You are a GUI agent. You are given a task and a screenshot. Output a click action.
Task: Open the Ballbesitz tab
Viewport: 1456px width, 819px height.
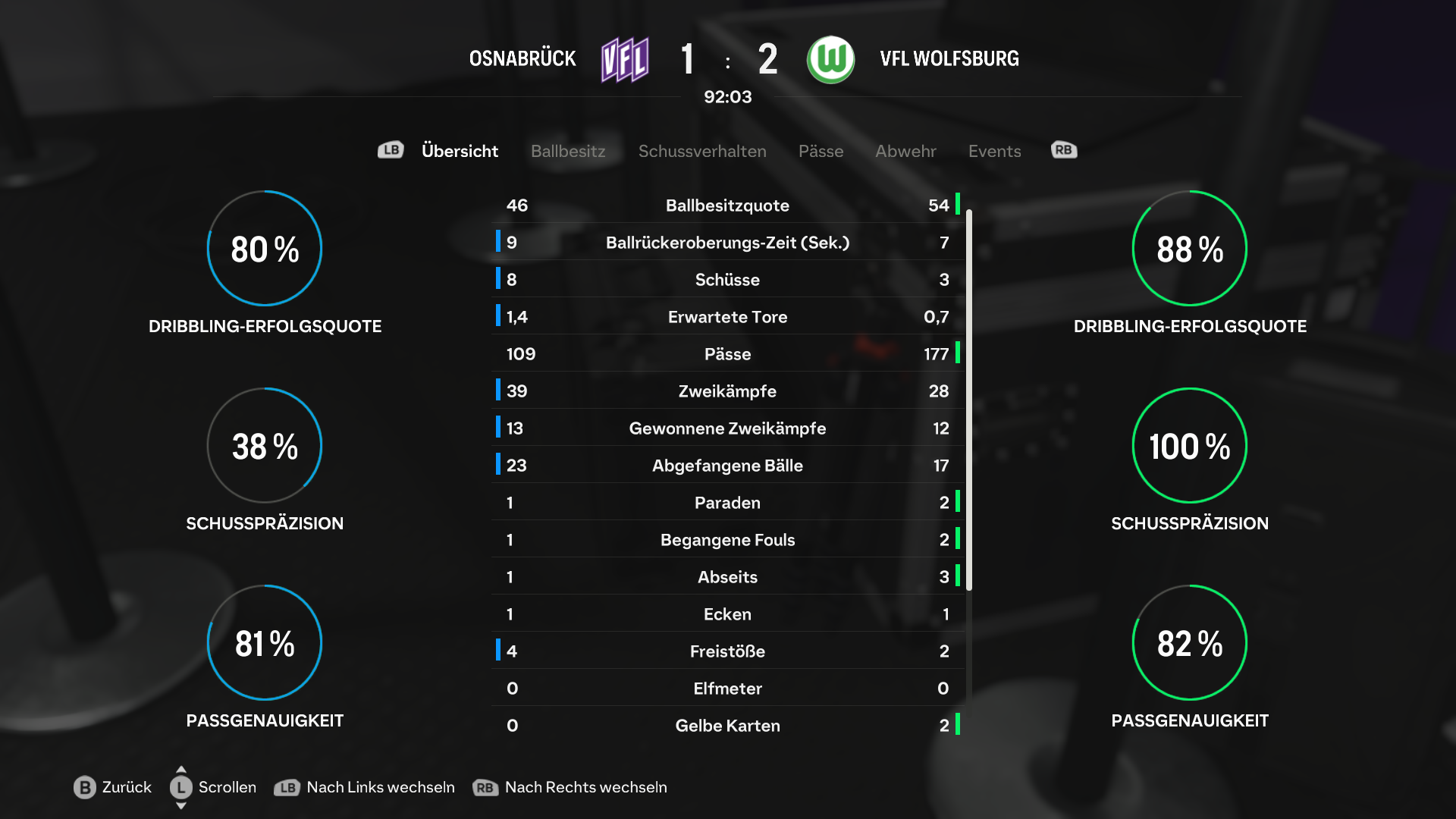[x=568, y=151]
